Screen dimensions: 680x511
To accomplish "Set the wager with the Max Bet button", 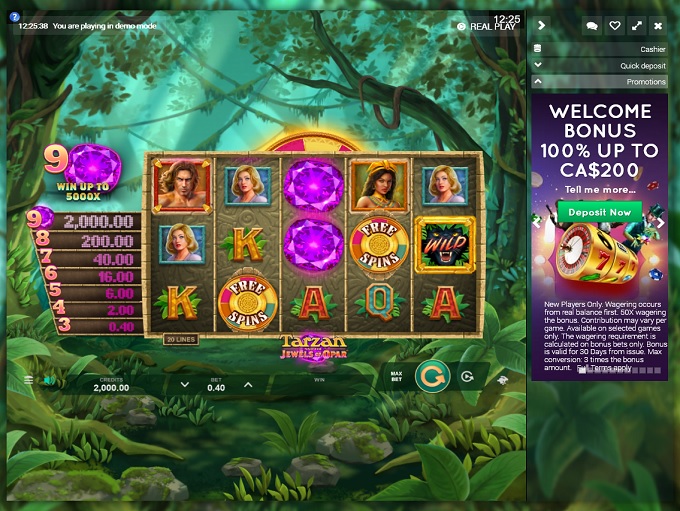I will coord(396,377).
